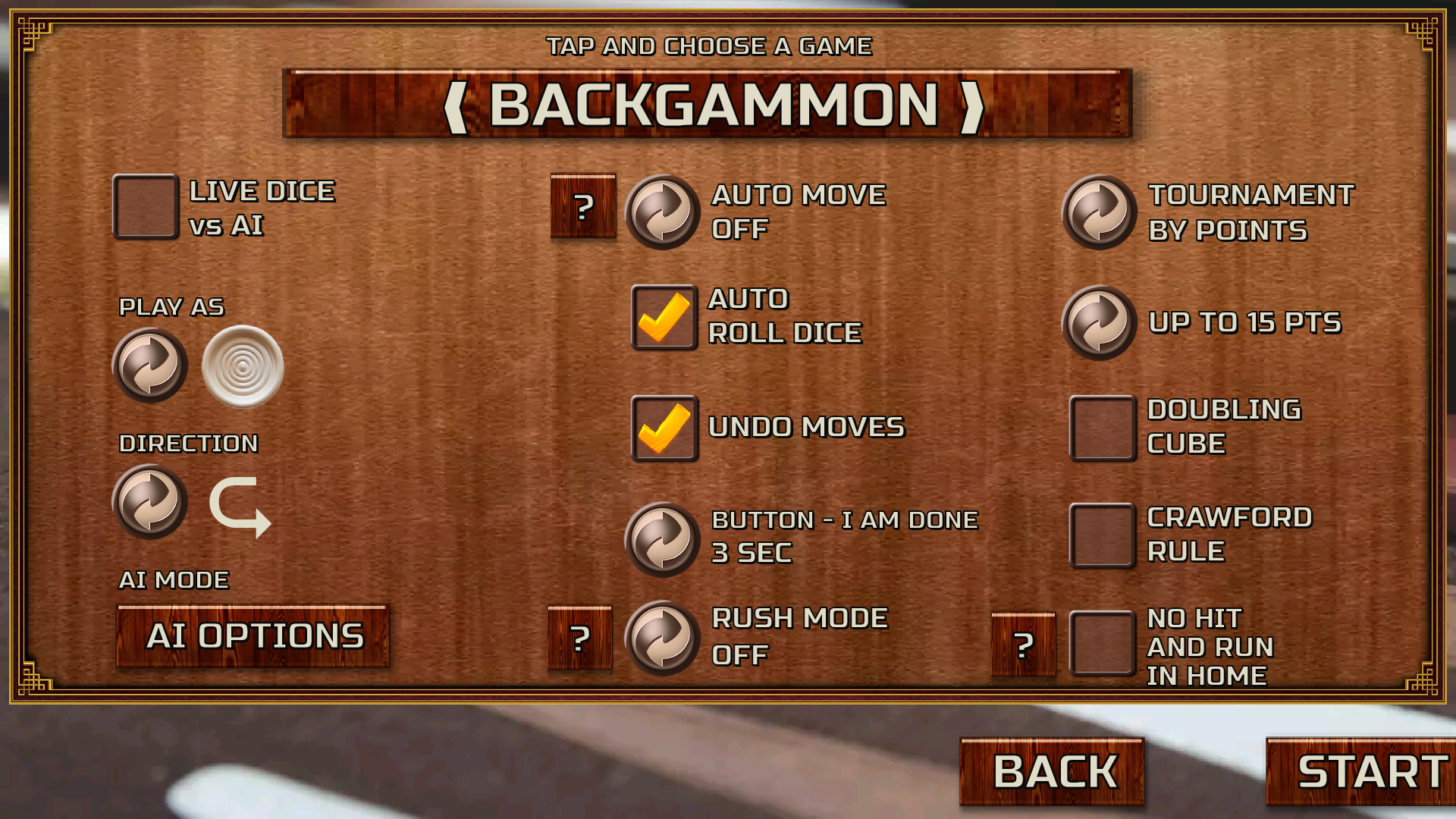1456x819 pixels.
Task: Open AI Options
Action: (252, 635)
